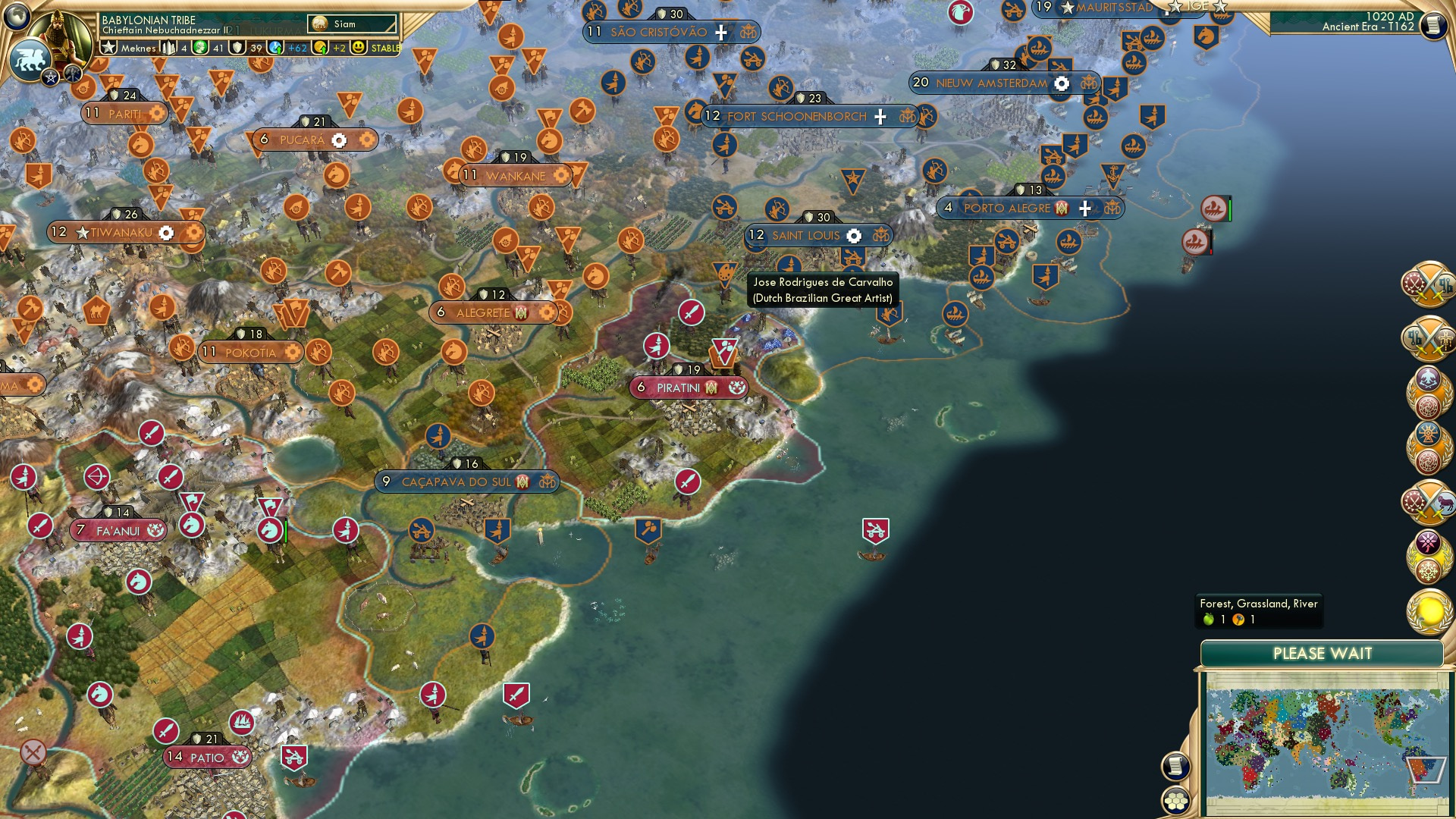Click the Caçapava do Sul city banner

point(466,479)
